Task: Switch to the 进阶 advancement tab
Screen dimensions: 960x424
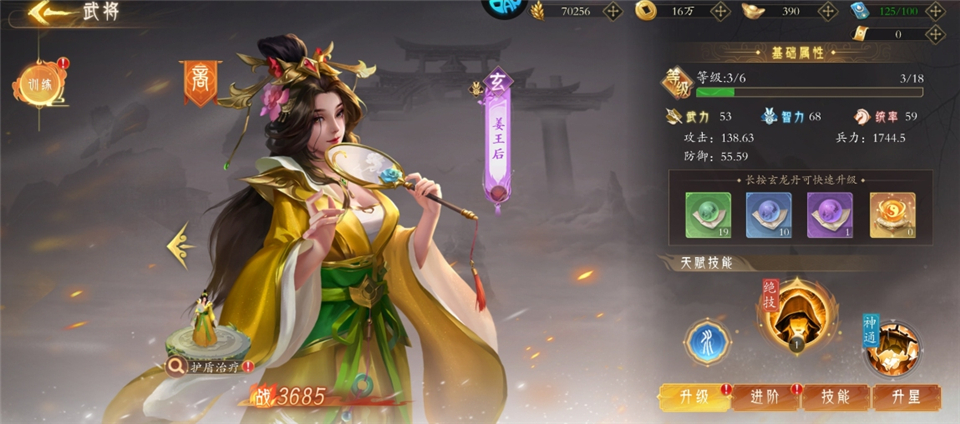Action: click(x=765, y=396)
